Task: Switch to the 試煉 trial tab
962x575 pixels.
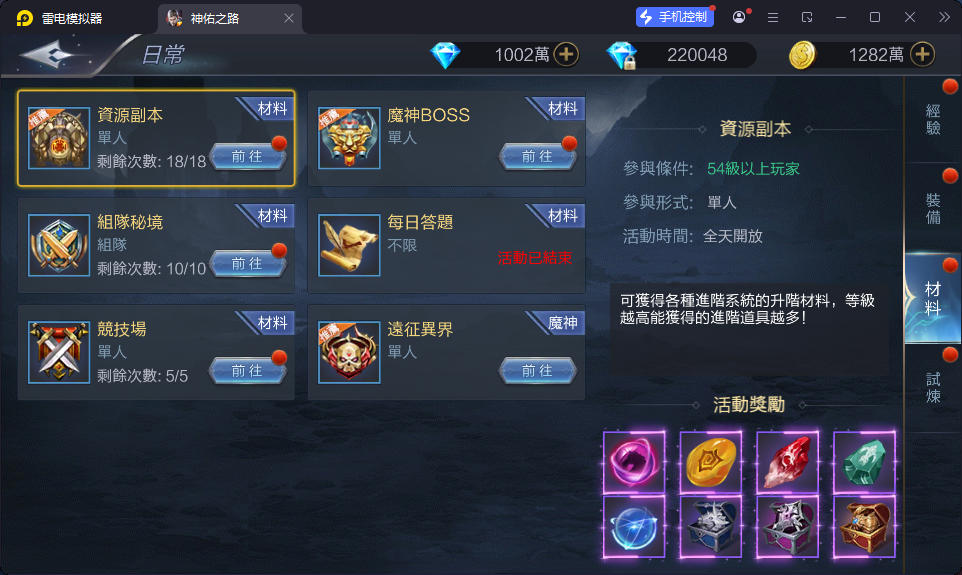Action: [x=933, y=387]
